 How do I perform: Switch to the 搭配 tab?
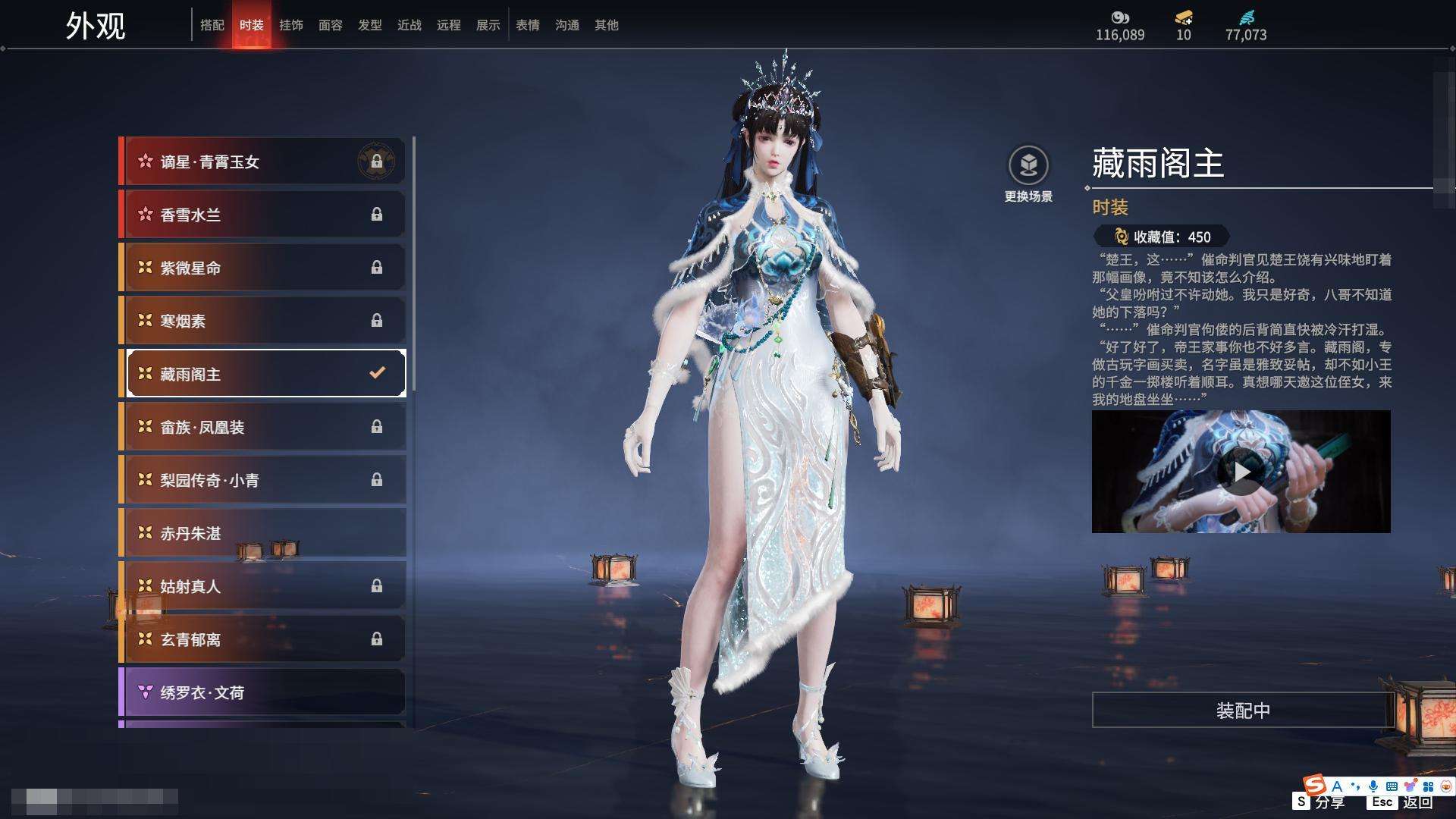(x=212, y=25)
